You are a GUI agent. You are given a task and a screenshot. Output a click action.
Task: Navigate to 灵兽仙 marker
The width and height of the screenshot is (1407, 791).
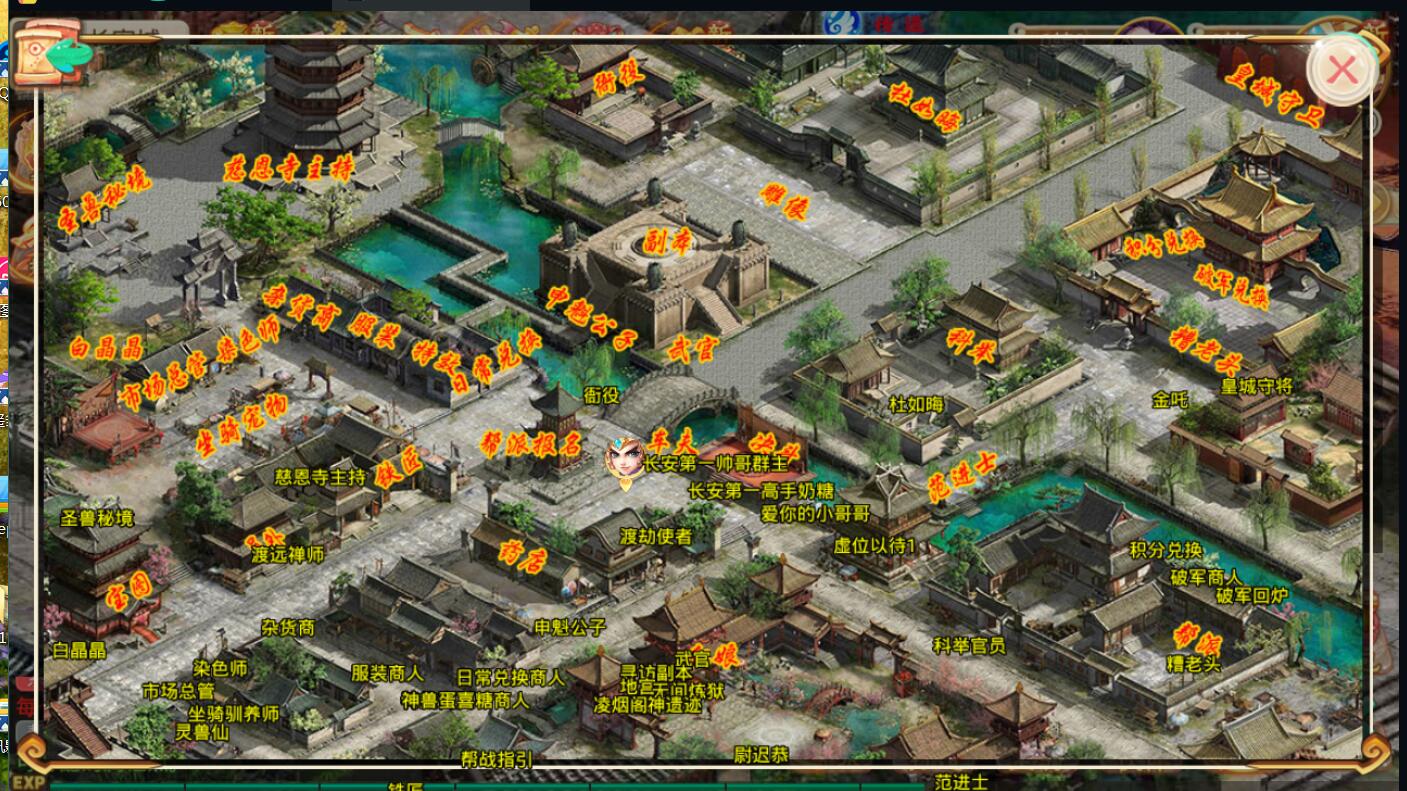coord(202,732)
